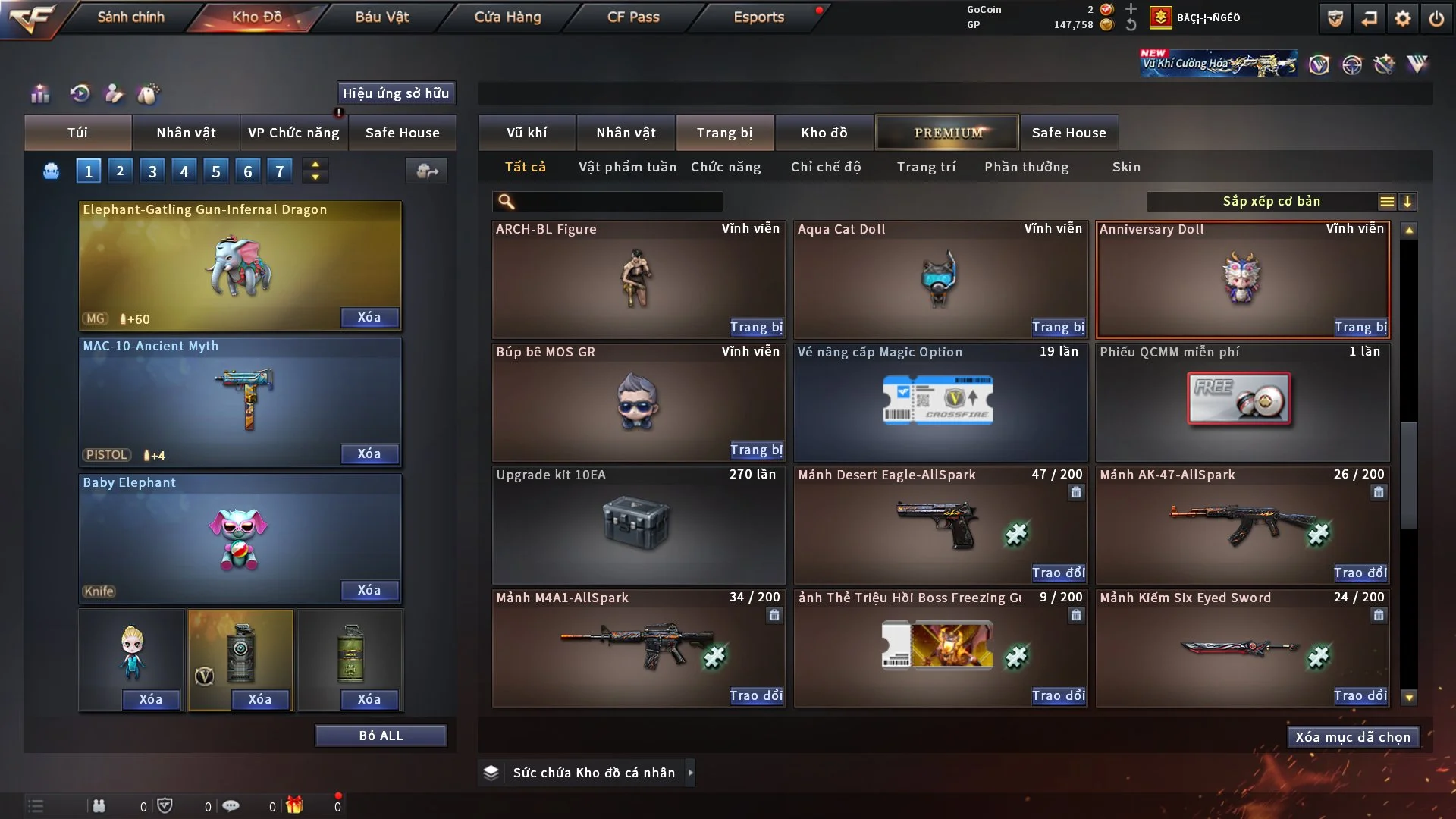Choose the Chức năng filter
1456x819 pixels.
point(726,167)
